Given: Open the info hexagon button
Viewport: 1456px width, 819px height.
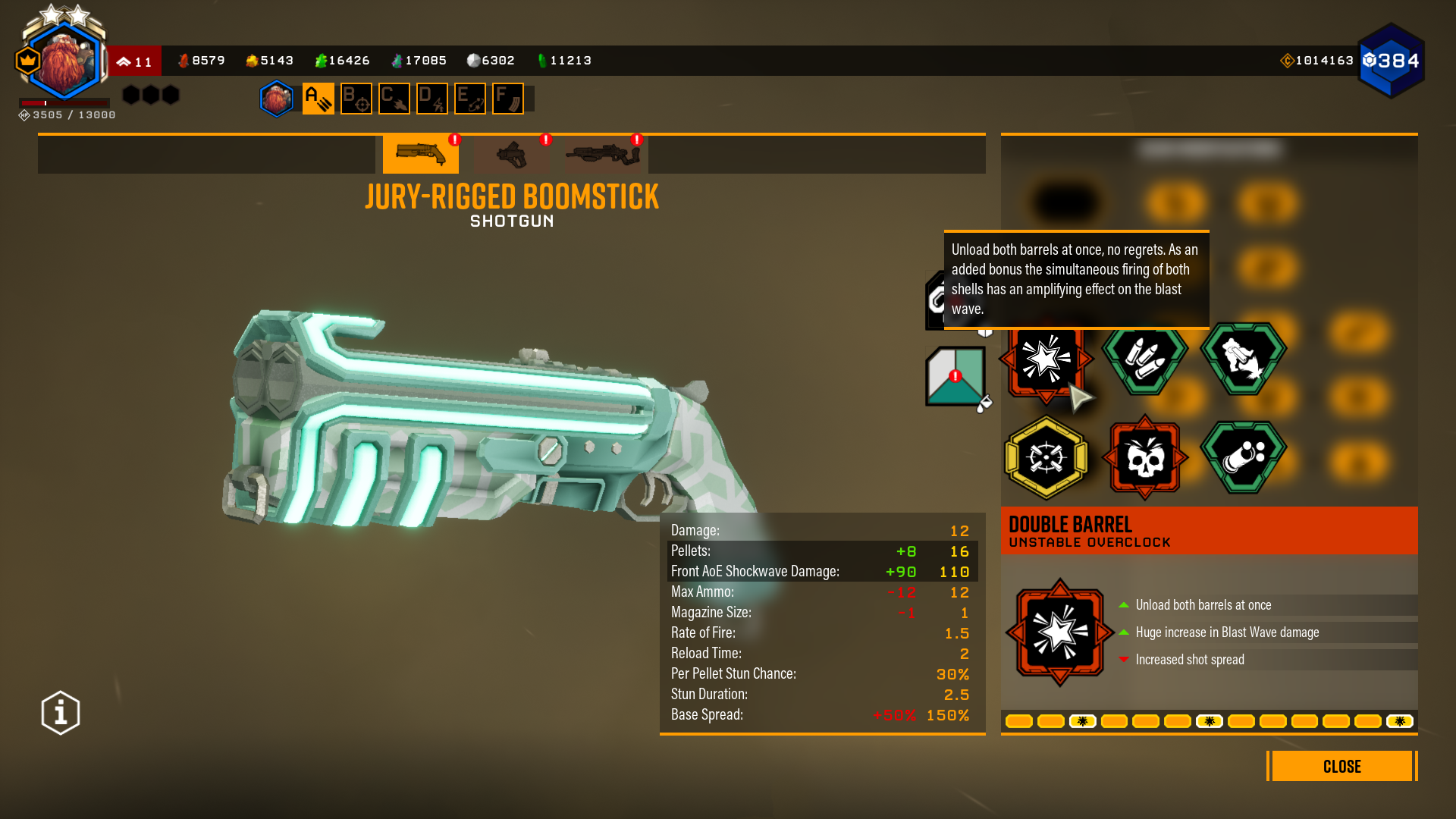Looking at the screenshot, I should [61, 713].
